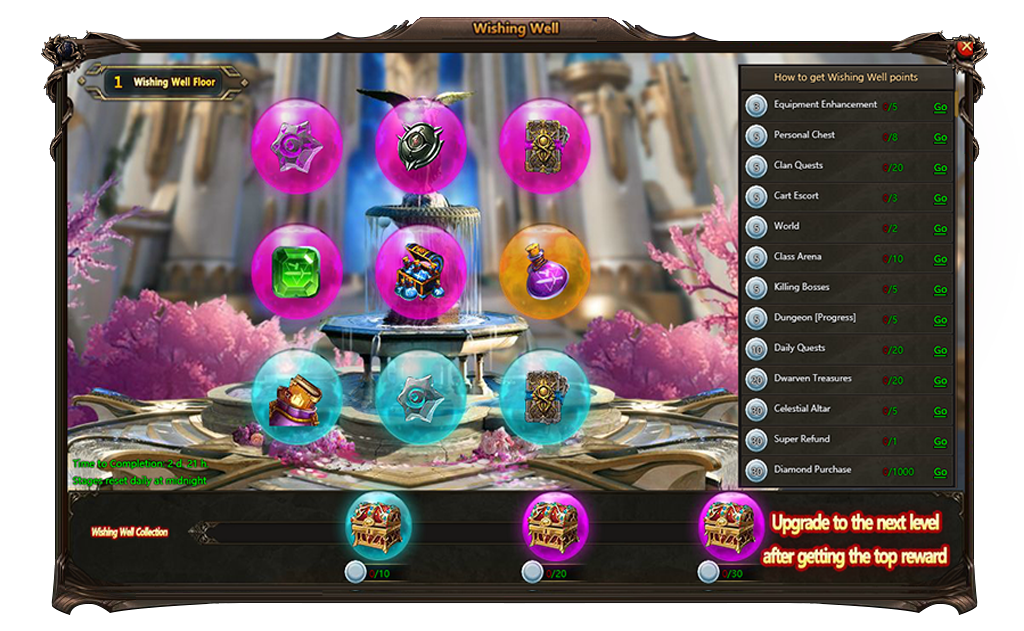The width and height of the screenshot is (1024, 631).
Task: Go to Class Arena
Action: coord(940,259)
